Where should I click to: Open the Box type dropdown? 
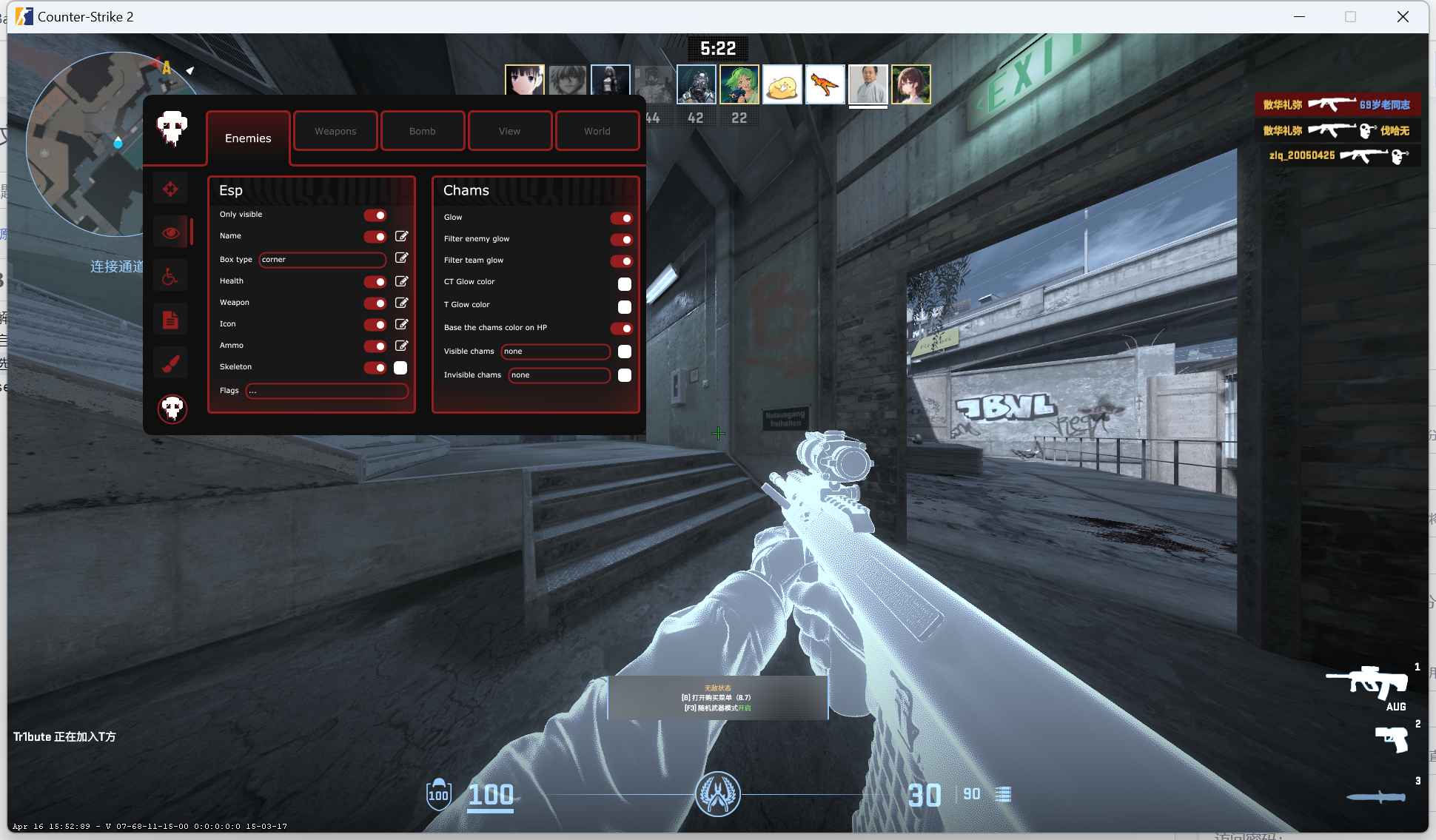[x=322, y=260]
